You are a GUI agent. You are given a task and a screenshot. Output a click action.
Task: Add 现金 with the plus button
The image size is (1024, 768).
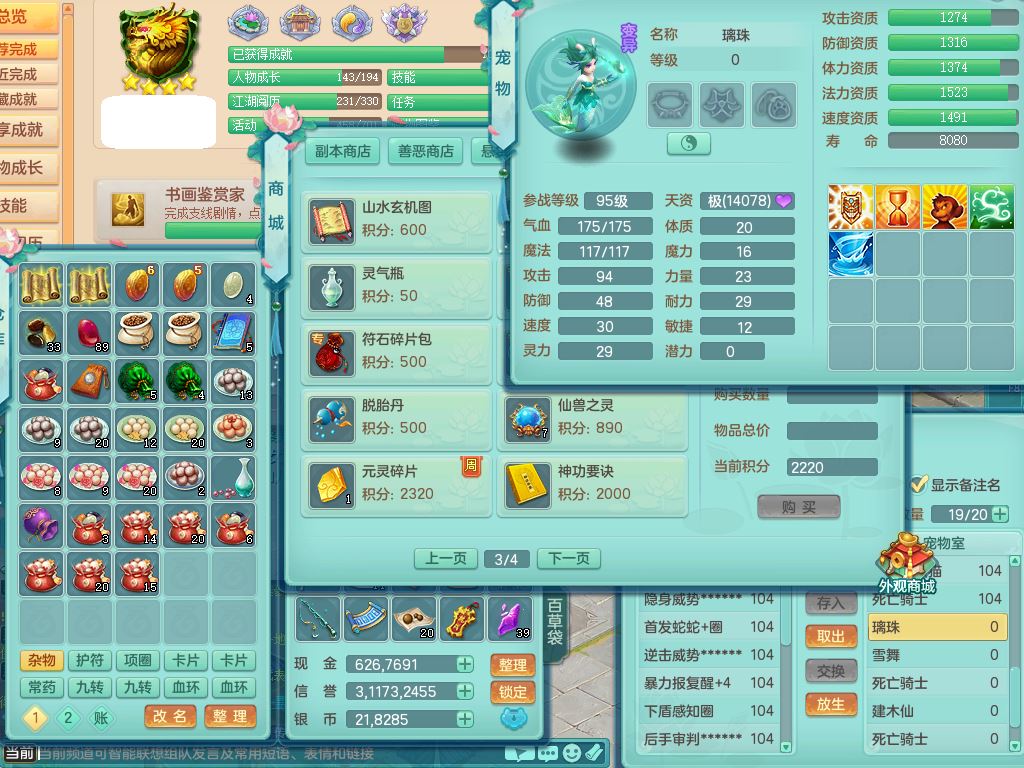click(465, 664)
